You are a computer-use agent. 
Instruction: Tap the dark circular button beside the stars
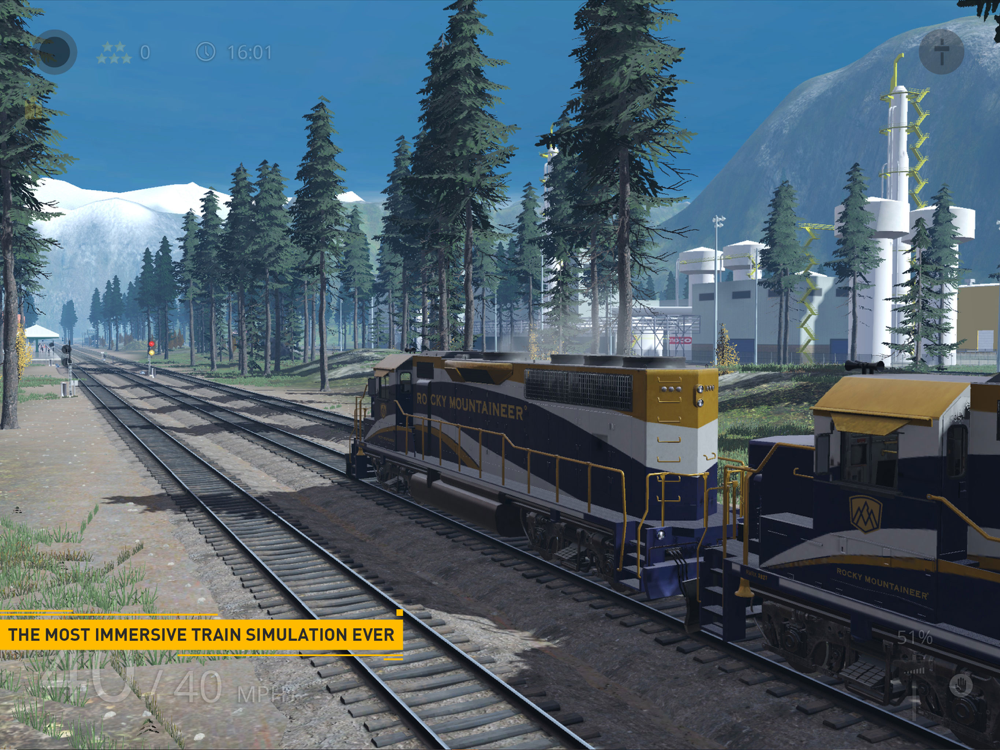click(x=55, y=52)
